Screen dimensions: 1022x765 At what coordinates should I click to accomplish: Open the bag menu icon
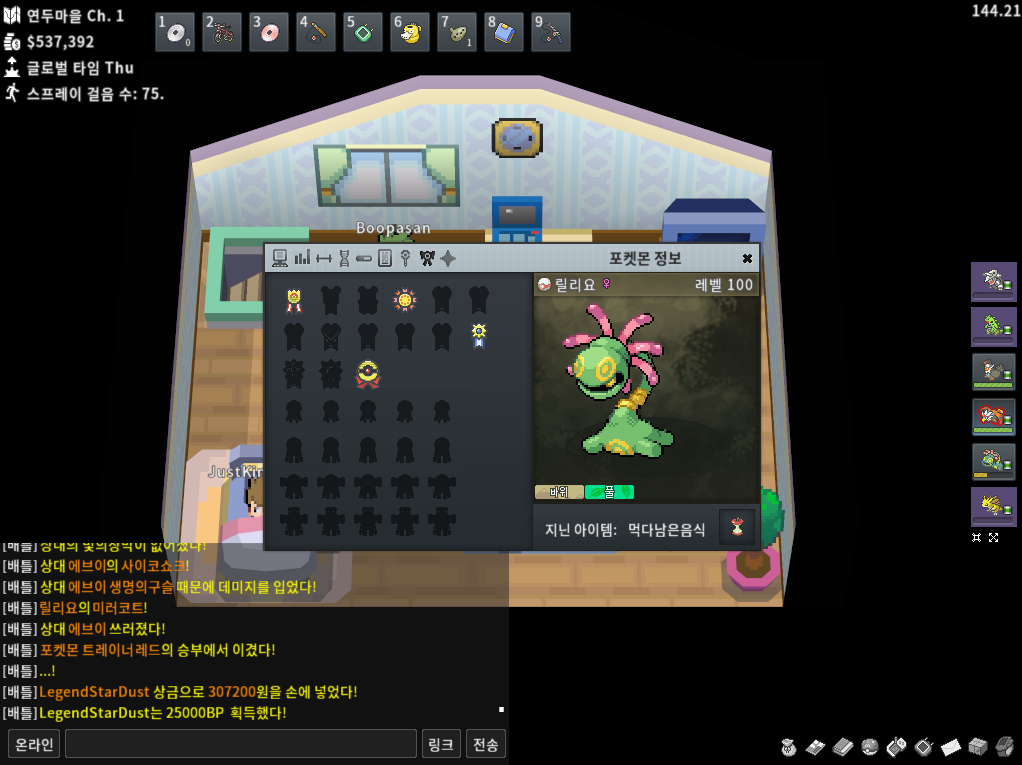(789, 746)
